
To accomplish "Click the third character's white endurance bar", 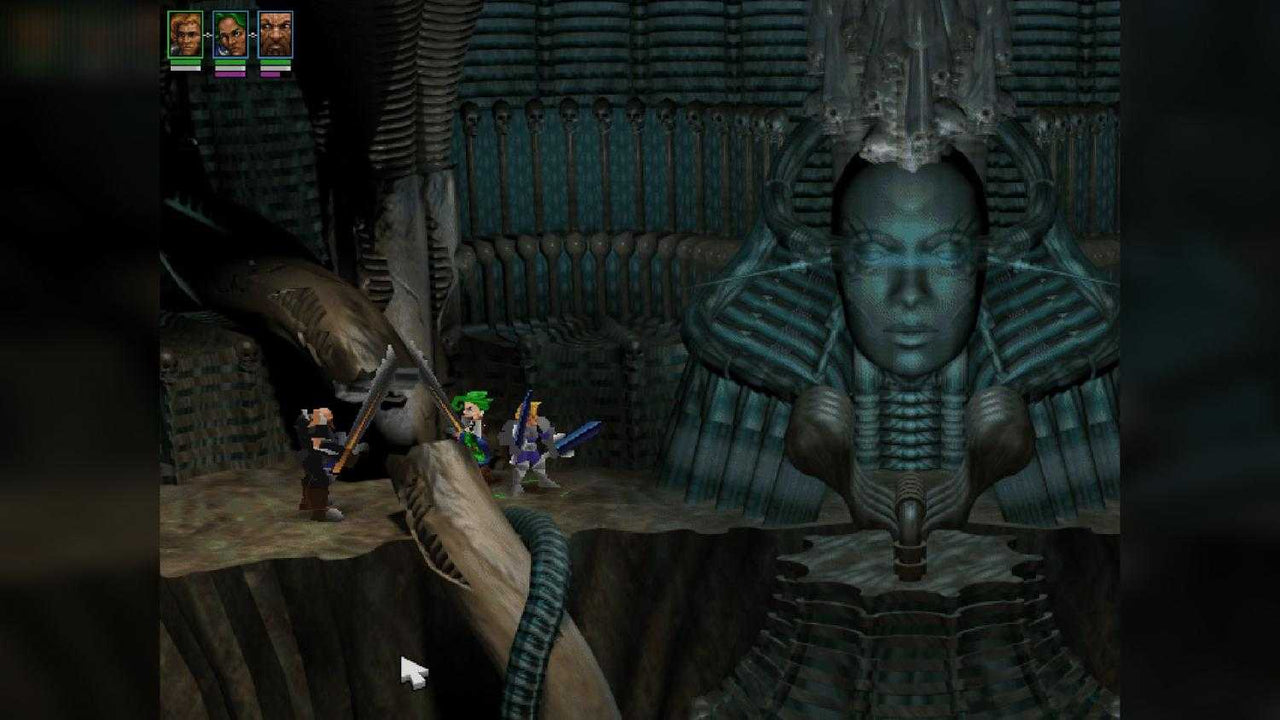I will click(x=273, y=68).
